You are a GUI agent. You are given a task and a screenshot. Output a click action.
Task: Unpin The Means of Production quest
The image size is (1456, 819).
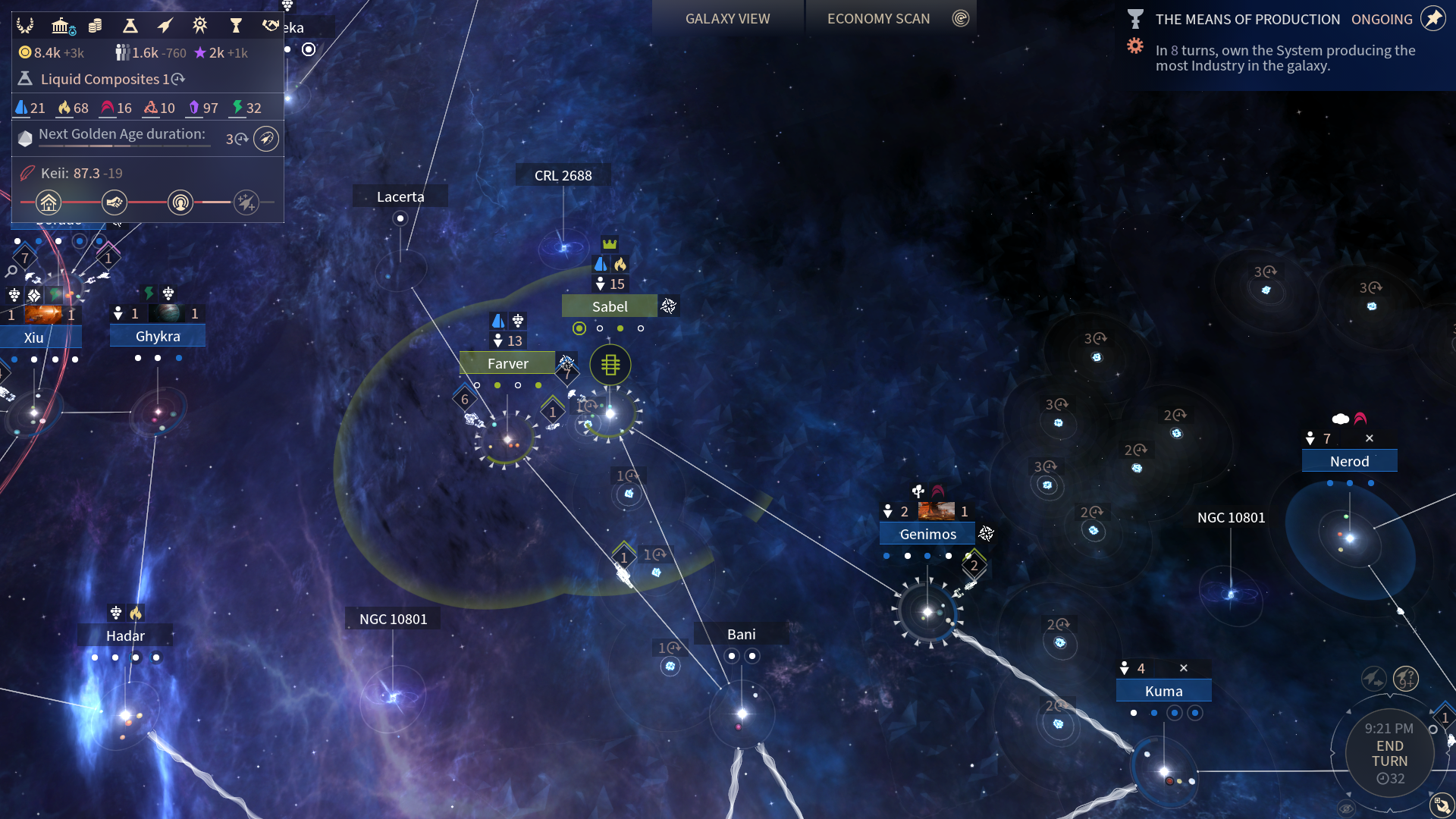tap(1432, 19)
